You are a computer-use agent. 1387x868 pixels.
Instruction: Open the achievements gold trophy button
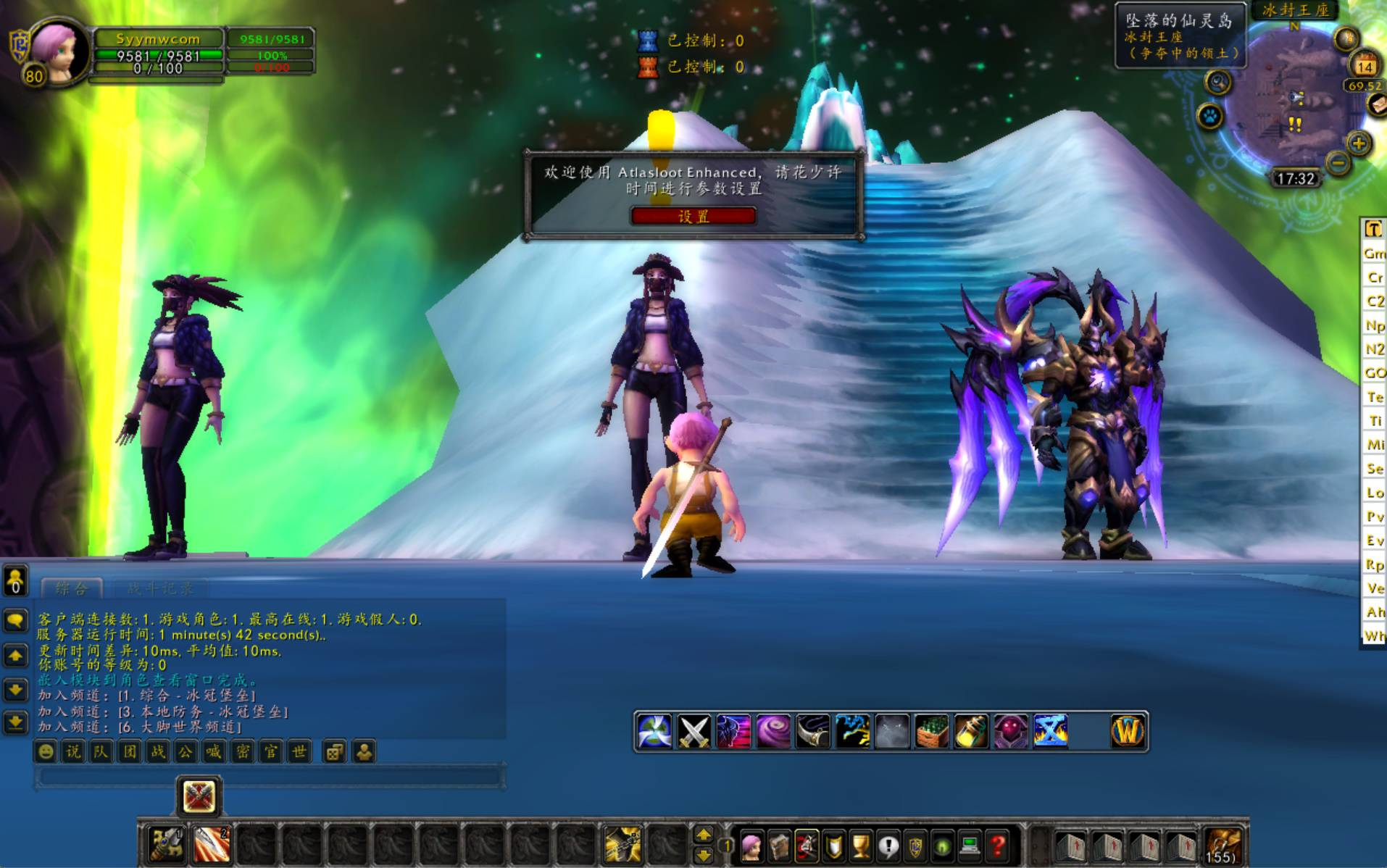[861, 845]
